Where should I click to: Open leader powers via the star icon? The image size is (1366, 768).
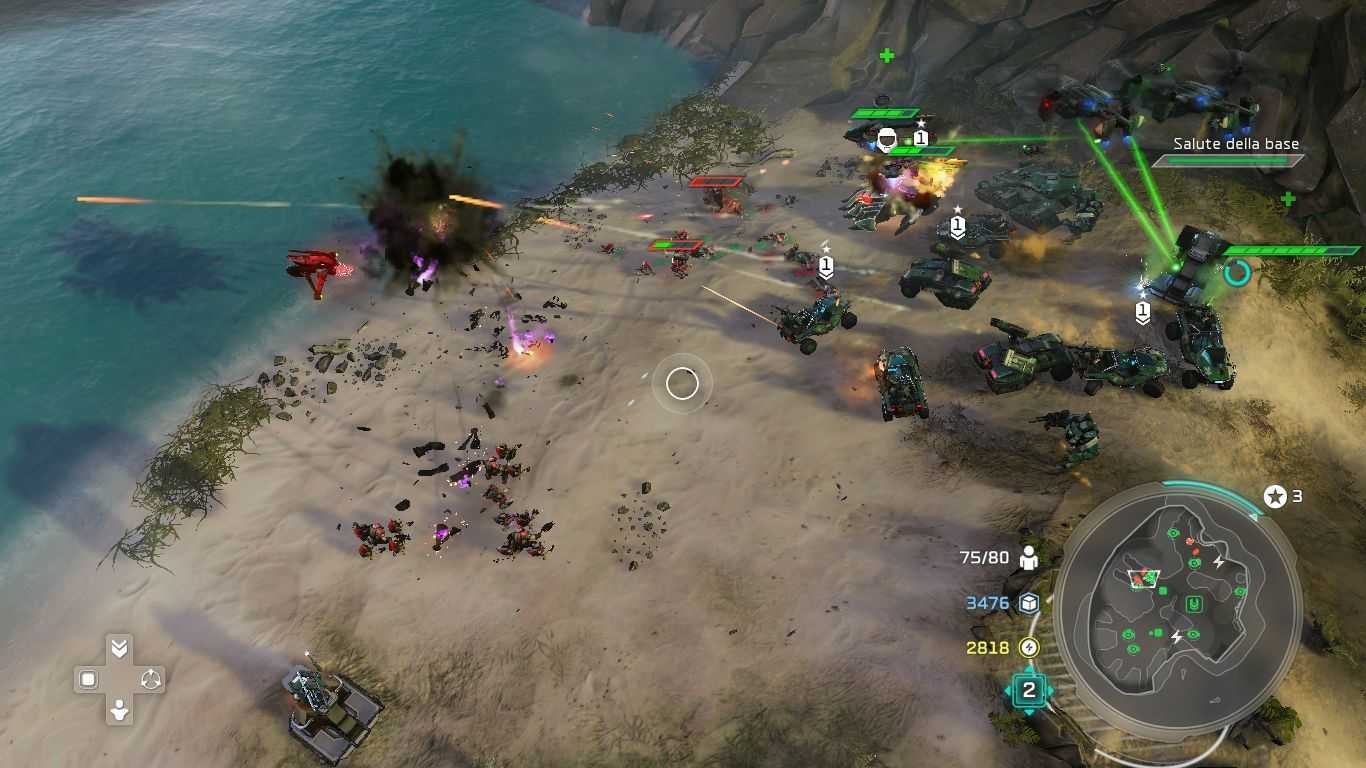[x=1275, y=496]
